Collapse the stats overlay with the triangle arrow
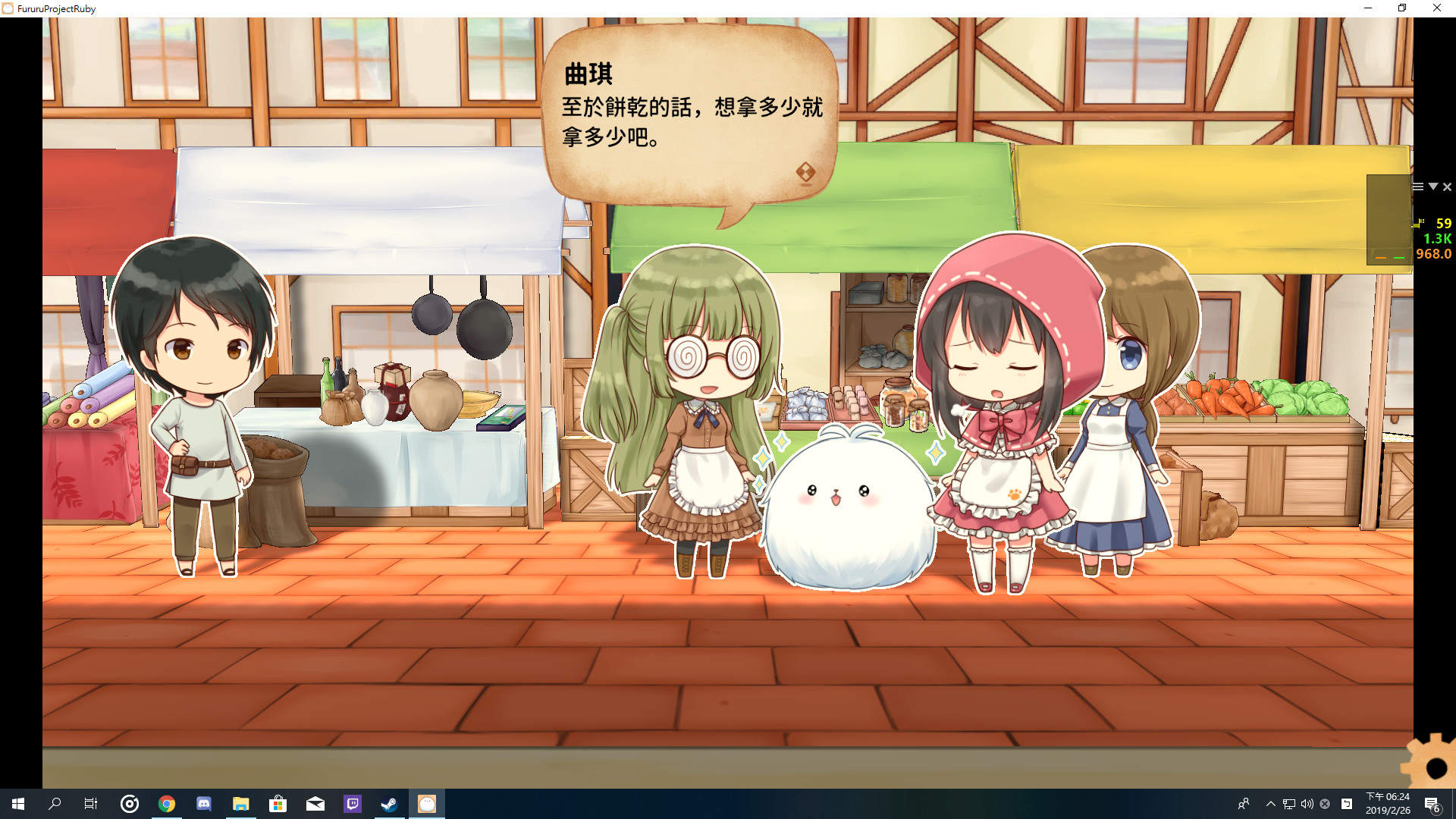 coord(1433,187)
